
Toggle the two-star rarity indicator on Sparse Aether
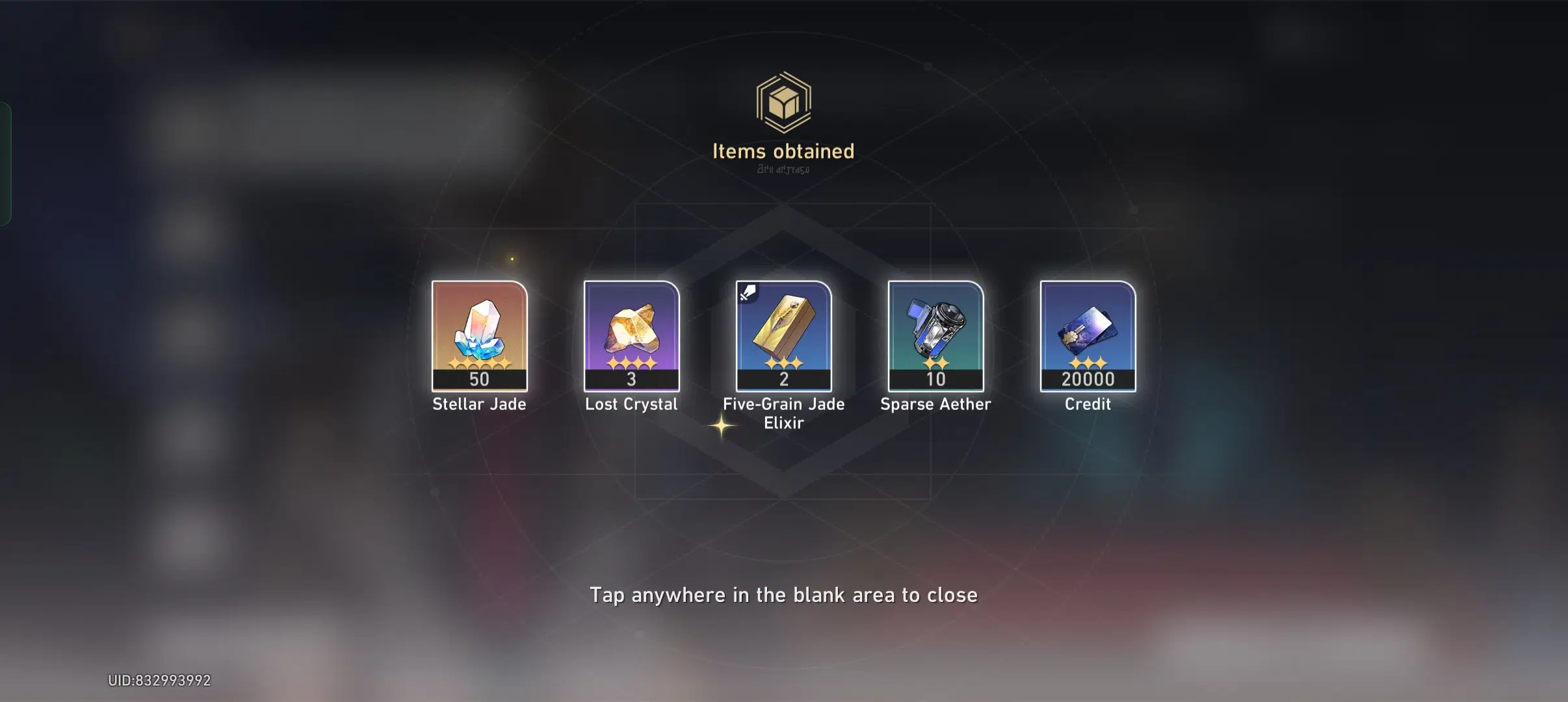pos(935,364)
